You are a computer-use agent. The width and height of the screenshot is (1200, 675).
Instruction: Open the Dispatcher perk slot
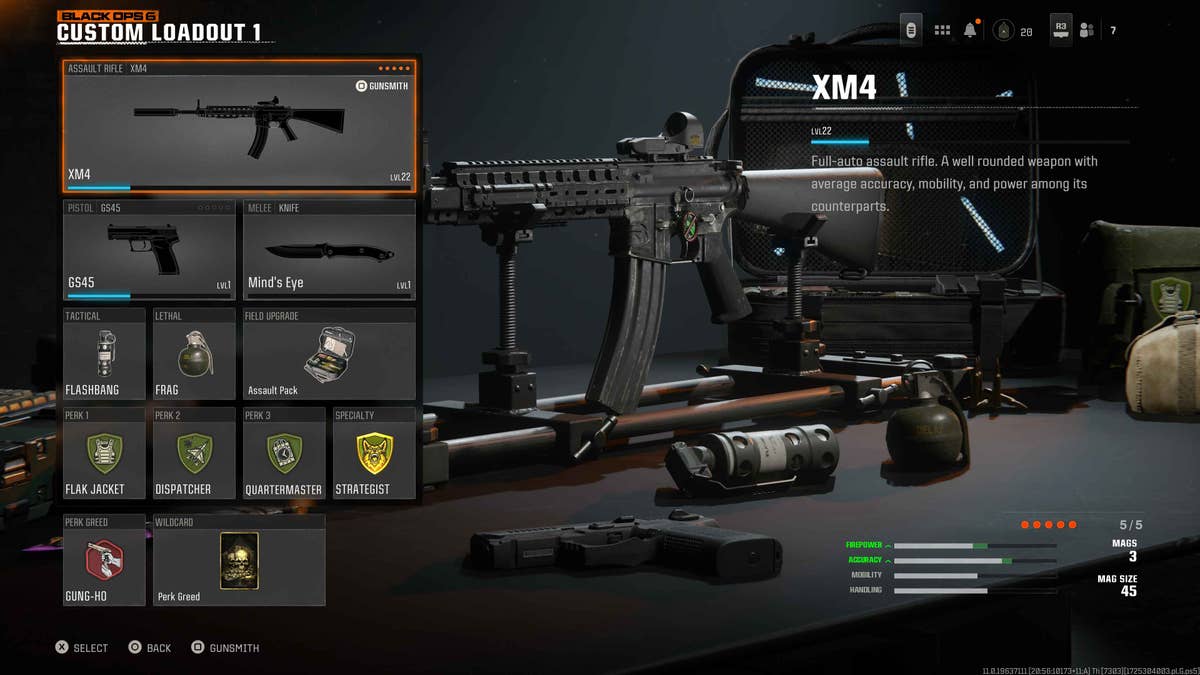click(194, 453)
